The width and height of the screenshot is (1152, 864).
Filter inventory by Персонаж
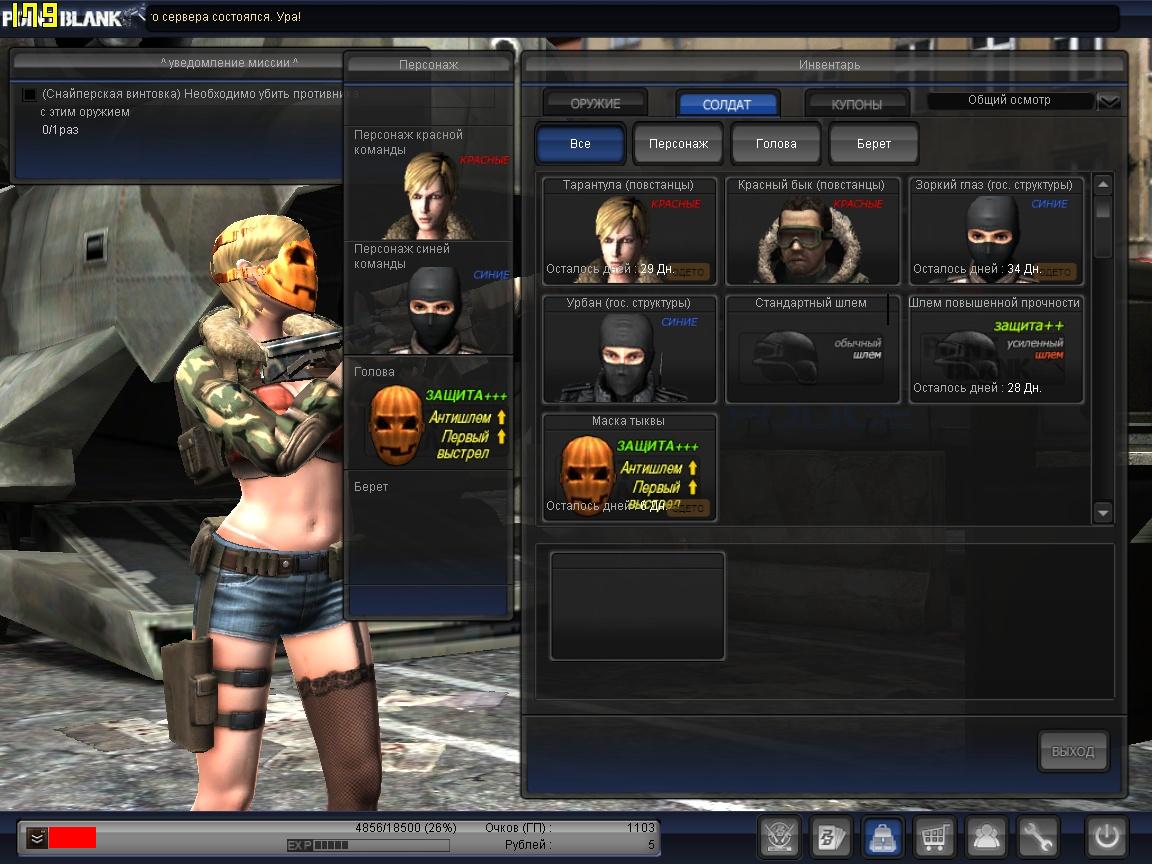[x=678, y=144]
